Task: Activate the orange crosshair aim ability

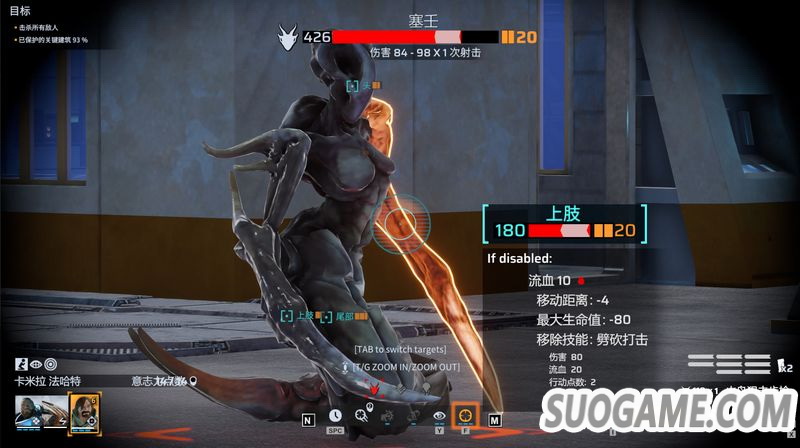Action: click(x=465, y=415)
